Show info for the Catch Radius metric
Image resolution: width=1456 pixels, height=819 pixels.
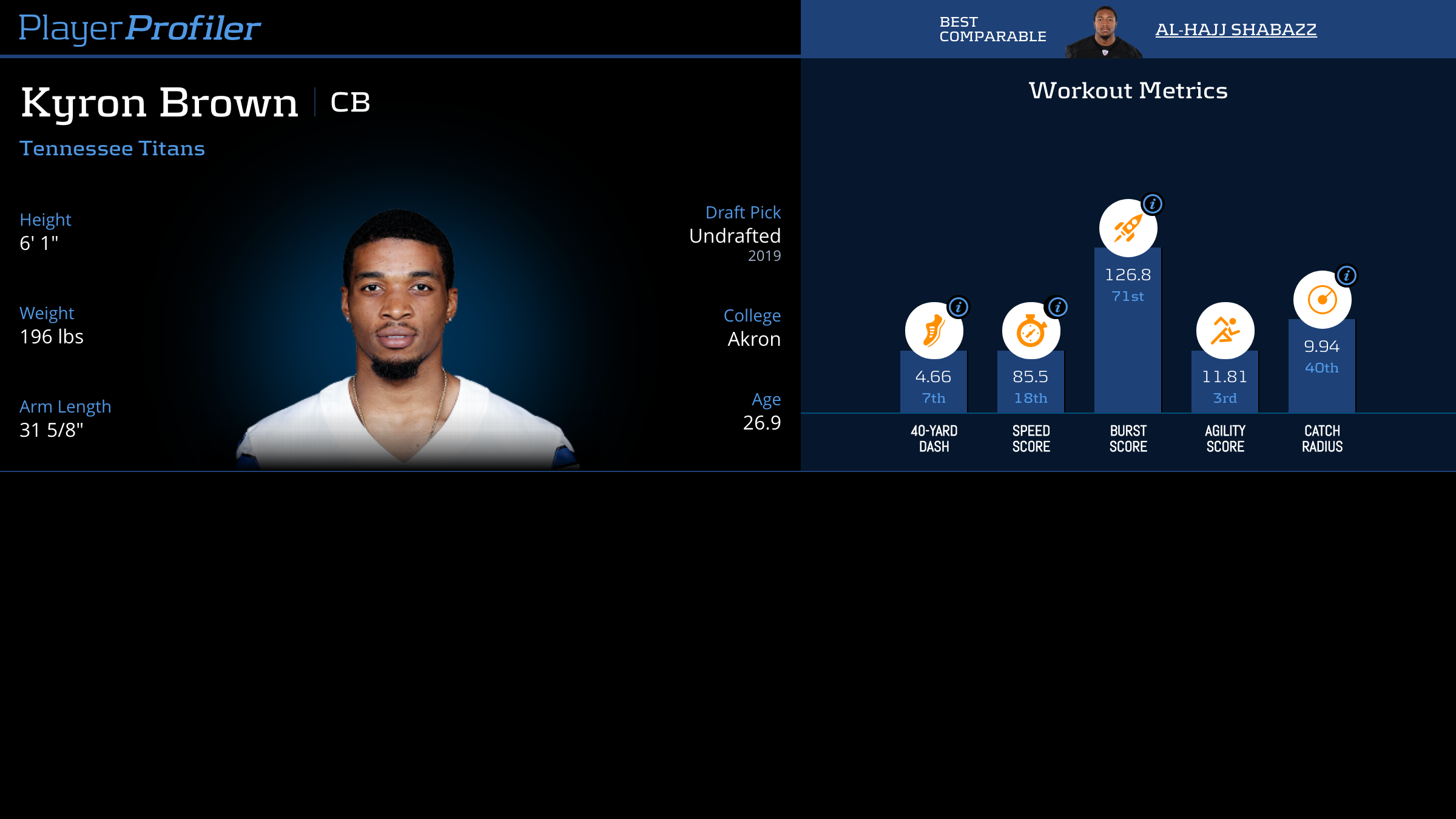[x=1347, y=275]
